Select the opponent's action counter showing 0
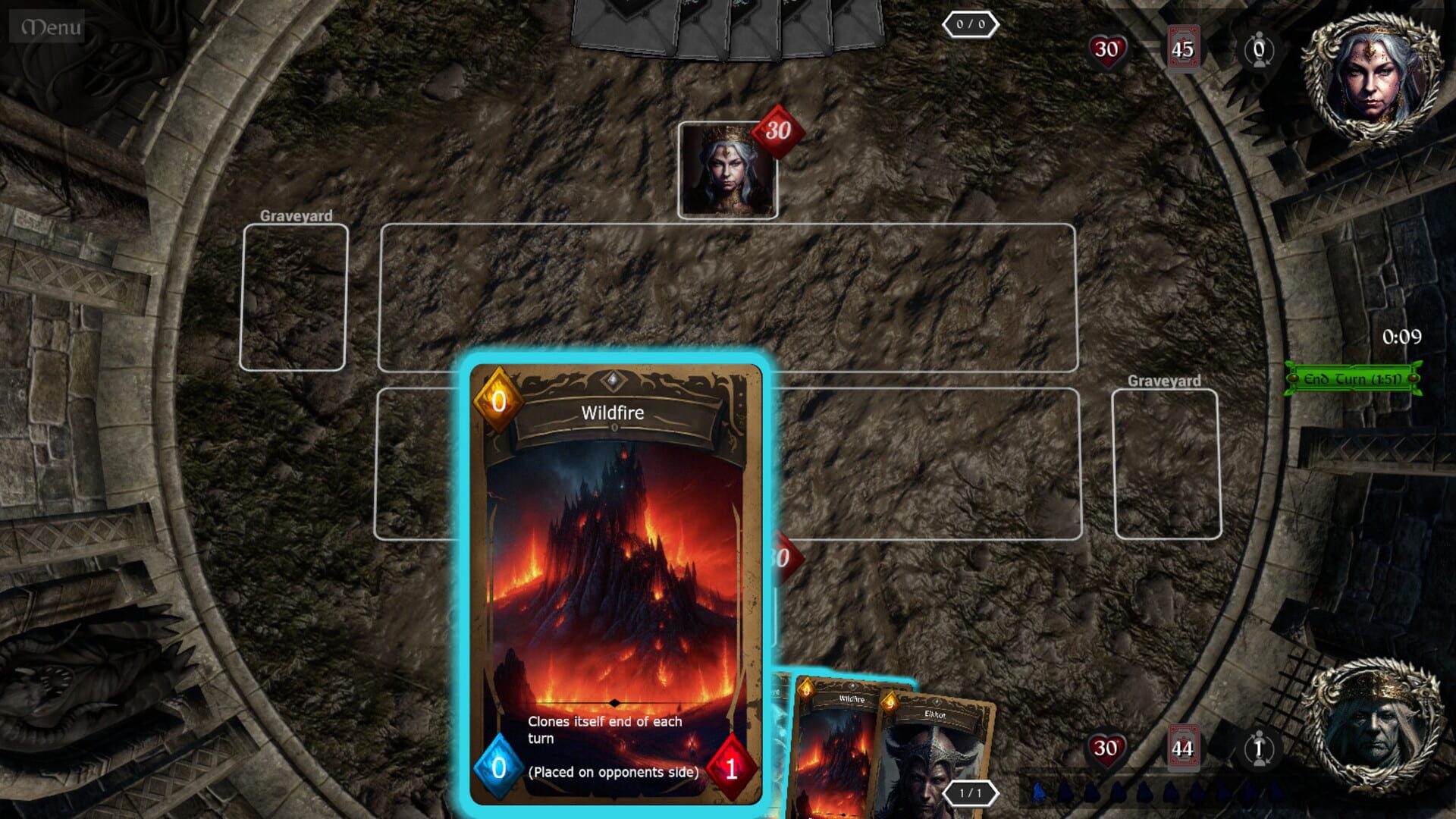Screen dimensions: 1456x819 click(x=1259, y=47)
